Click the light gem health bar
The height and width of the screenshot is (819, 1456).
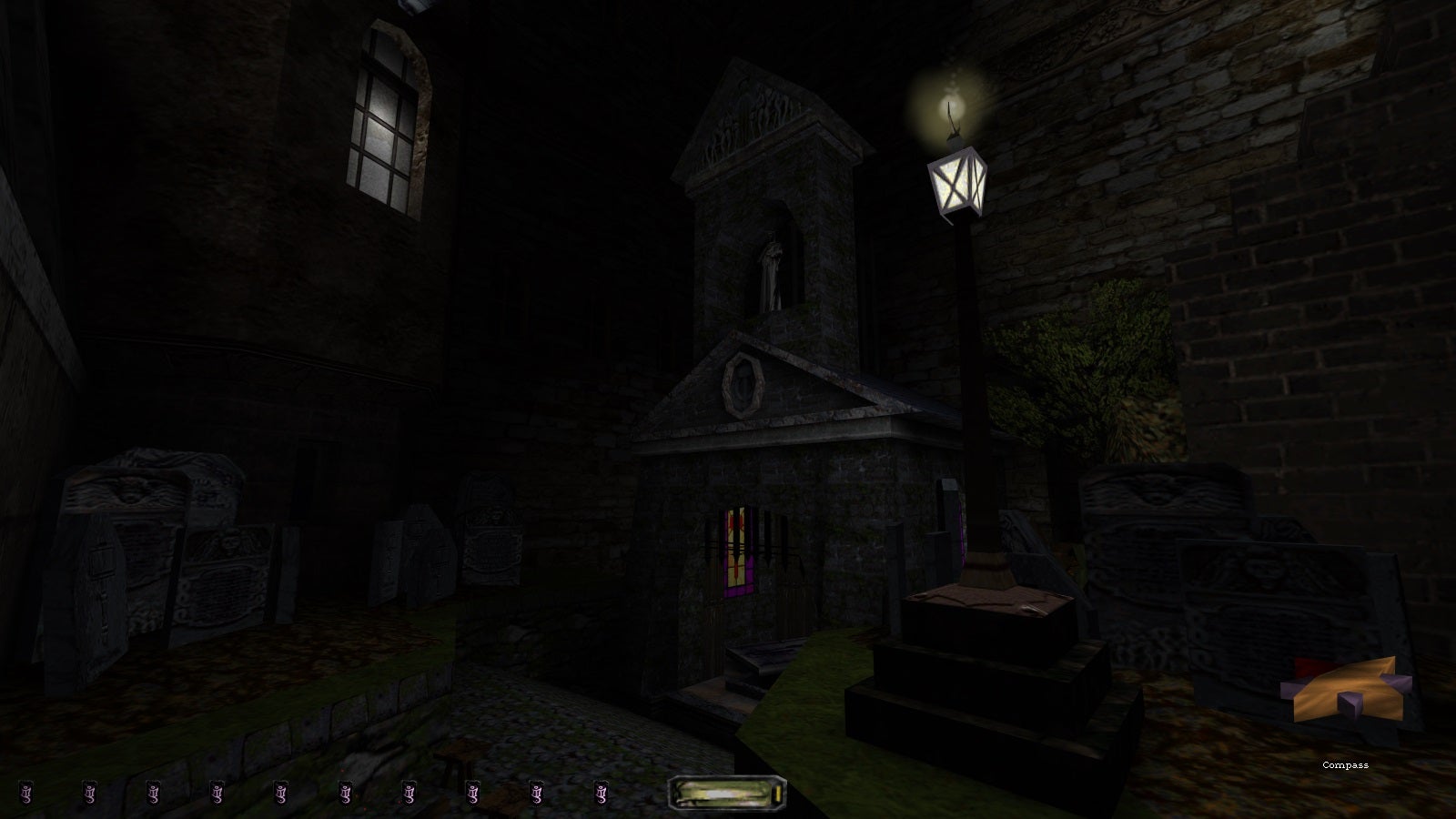pos(726,794)
